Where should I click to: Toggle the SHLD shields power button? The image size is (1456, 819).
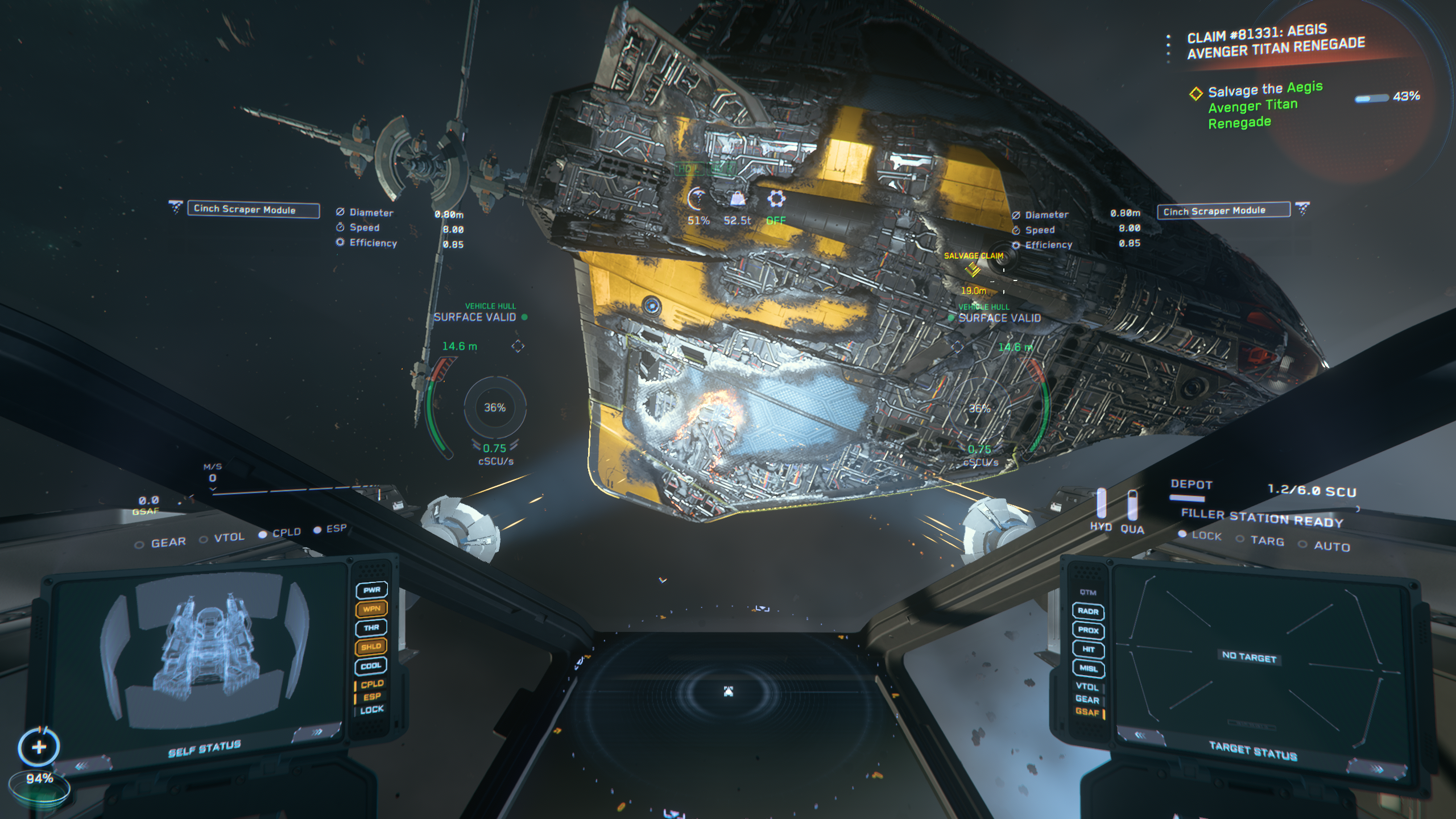pos(371,647)
